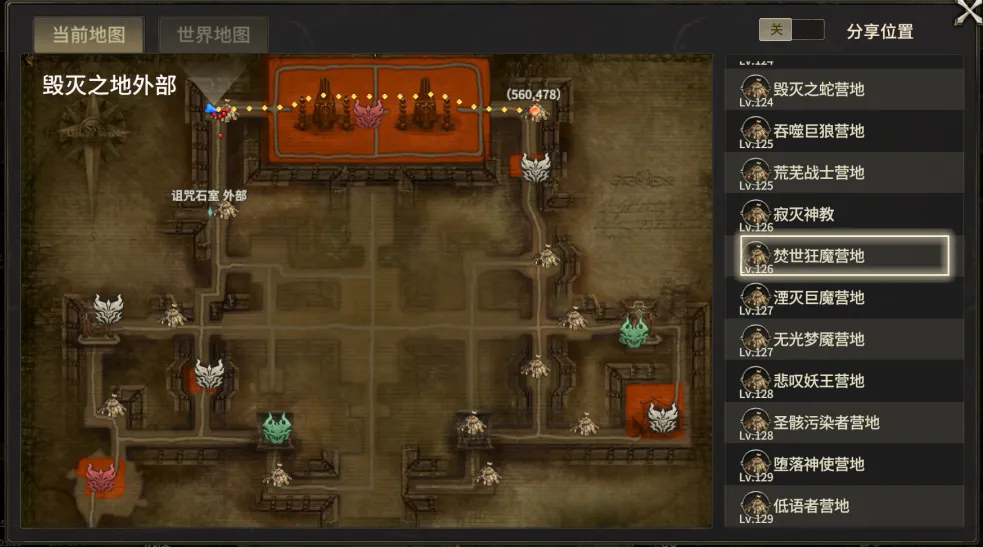983x547 pixels.
Task: Choose the 堕落神使营地 row
Action: click(x=844, y=464)
